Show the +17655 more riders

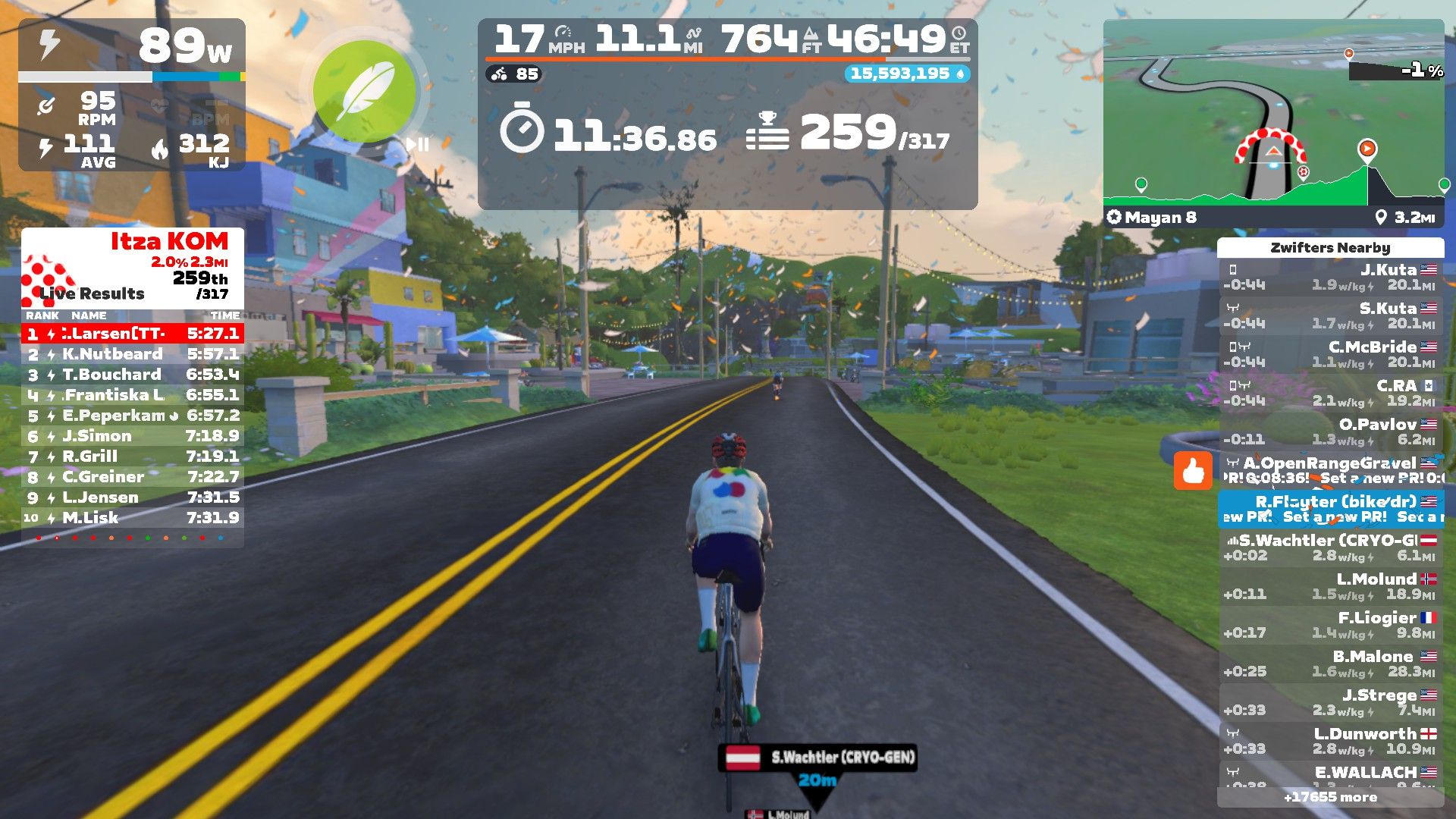tap(1330, 797)
